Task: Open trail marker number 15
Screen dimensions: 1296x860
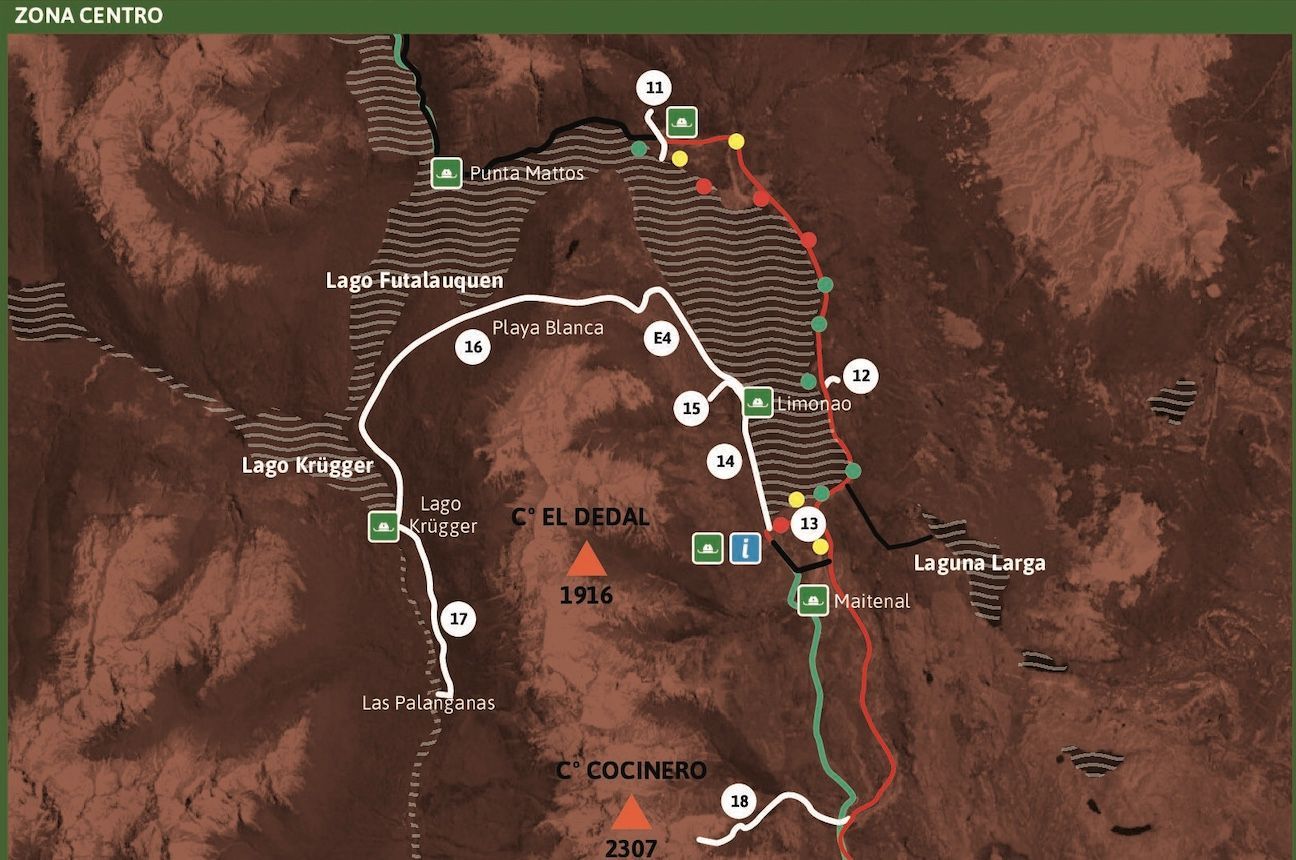Action: pyautogui.click(x=692, y=408)
